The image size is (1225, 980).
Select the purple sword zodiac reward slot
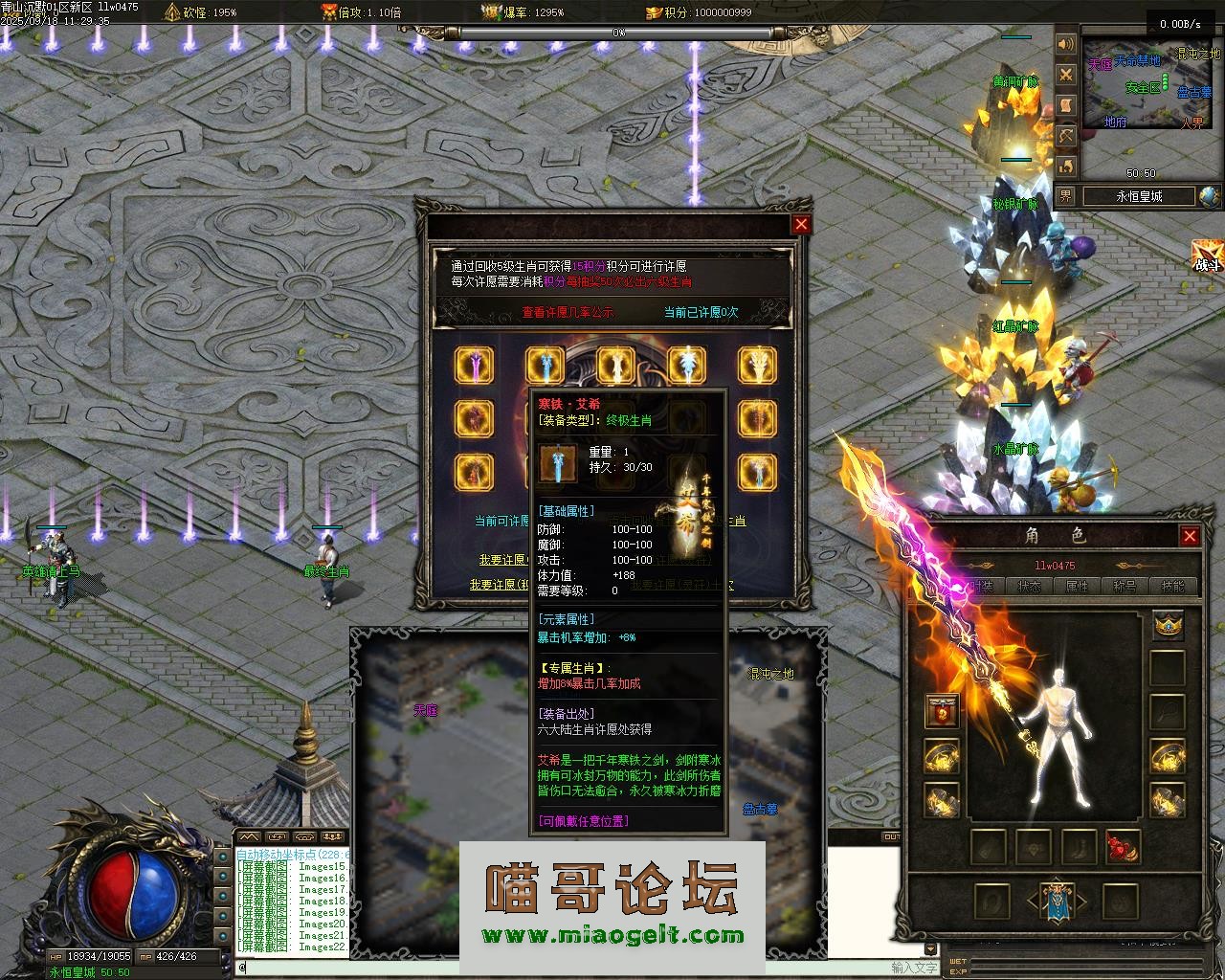point(474,365)
